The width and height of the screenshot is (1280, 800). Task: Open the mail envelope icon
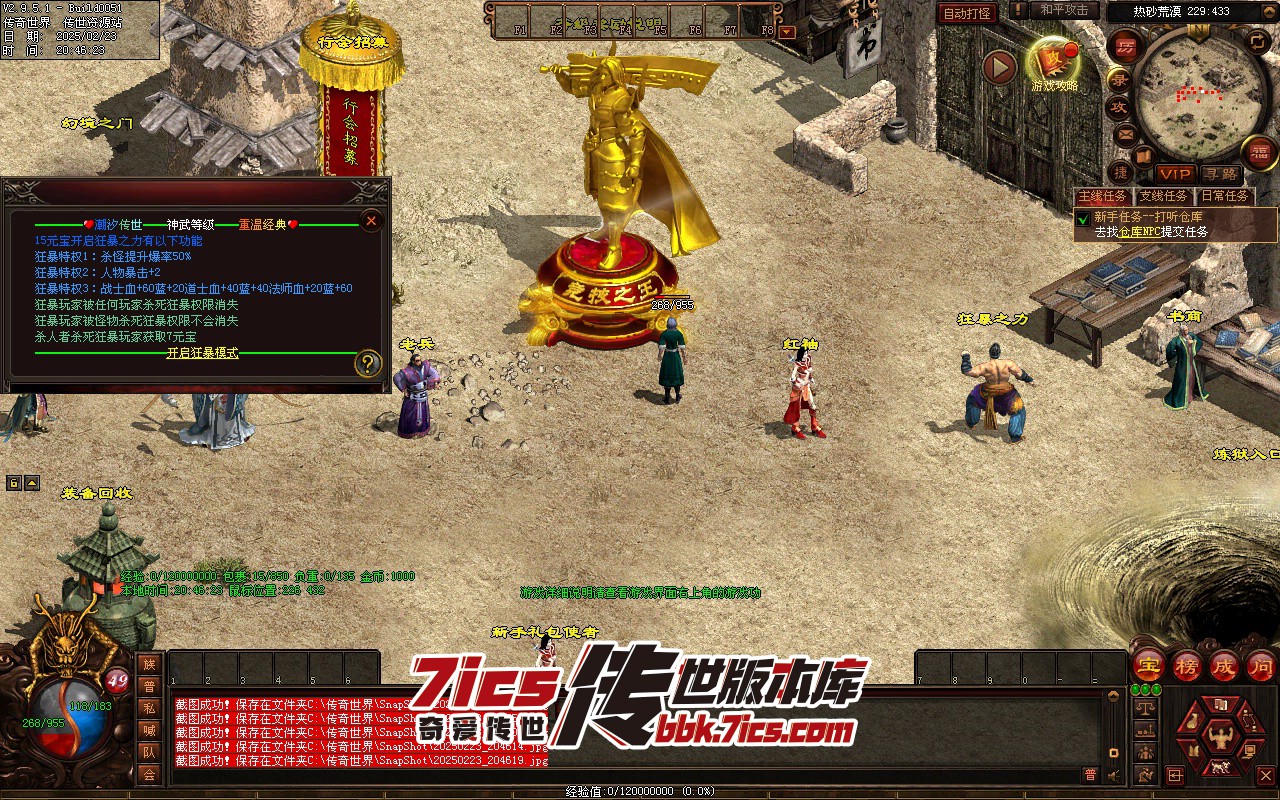coord(1125,134)
